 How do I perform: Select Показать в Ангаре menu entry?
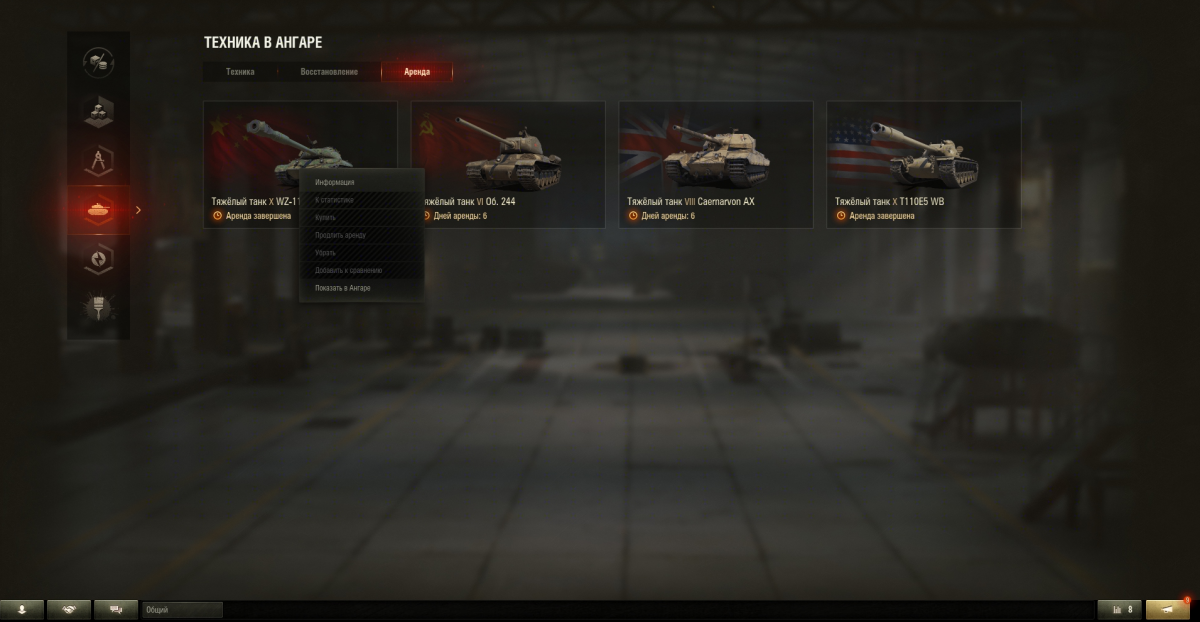tap(343, 288)
